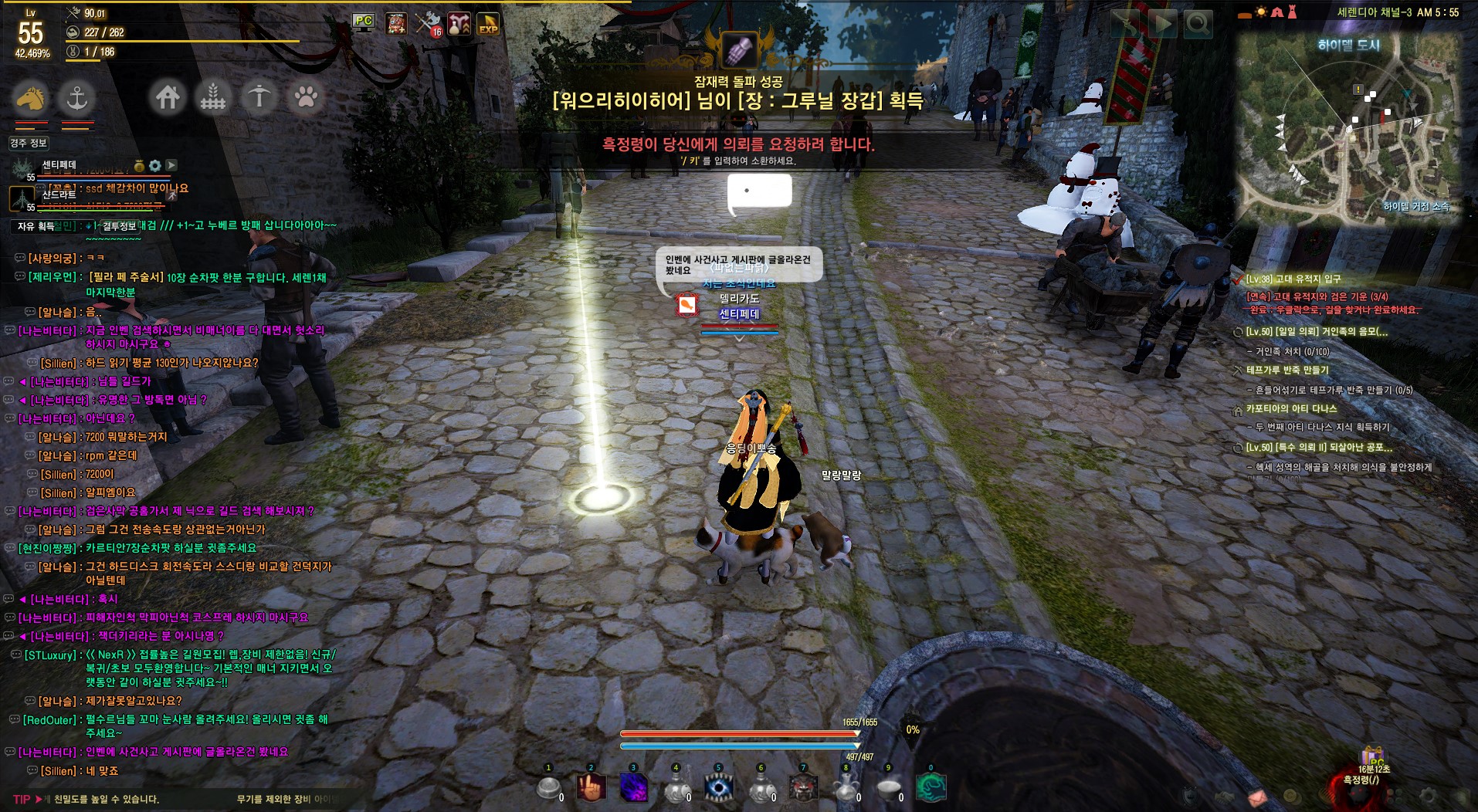Open the pet paw icon
The height and width of the screenshot is (812, 1478).
coord(306,97)
